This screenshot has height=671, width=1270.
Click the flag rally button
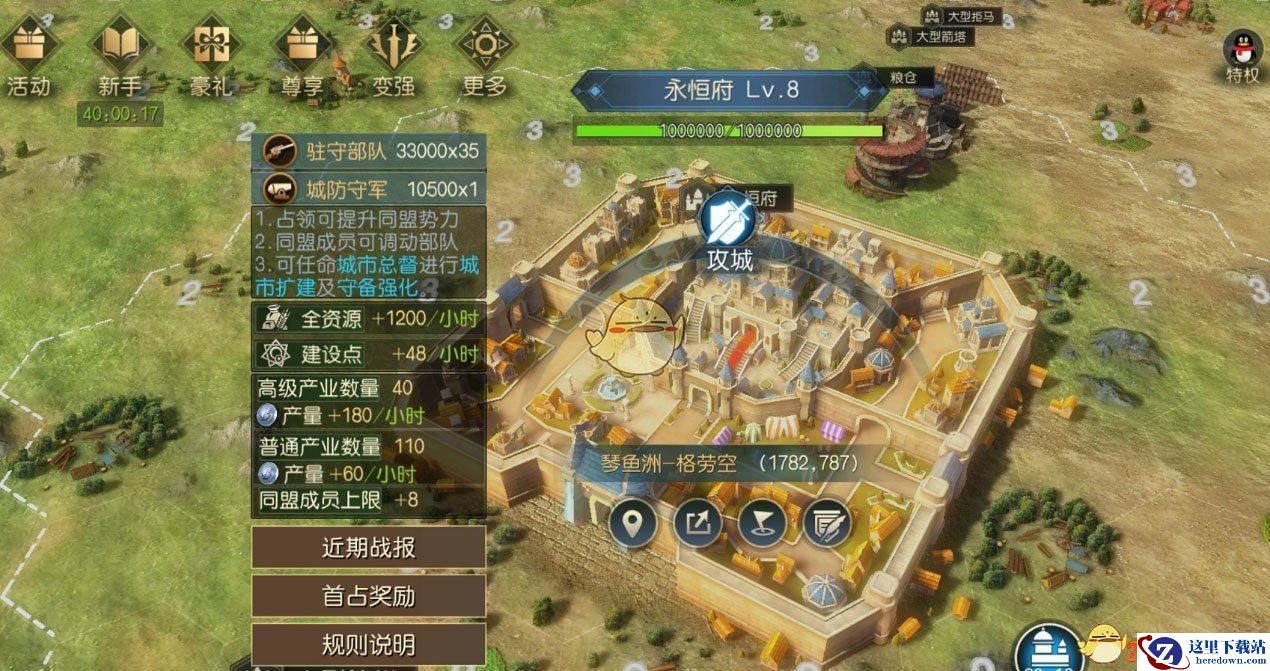point(762,522)
